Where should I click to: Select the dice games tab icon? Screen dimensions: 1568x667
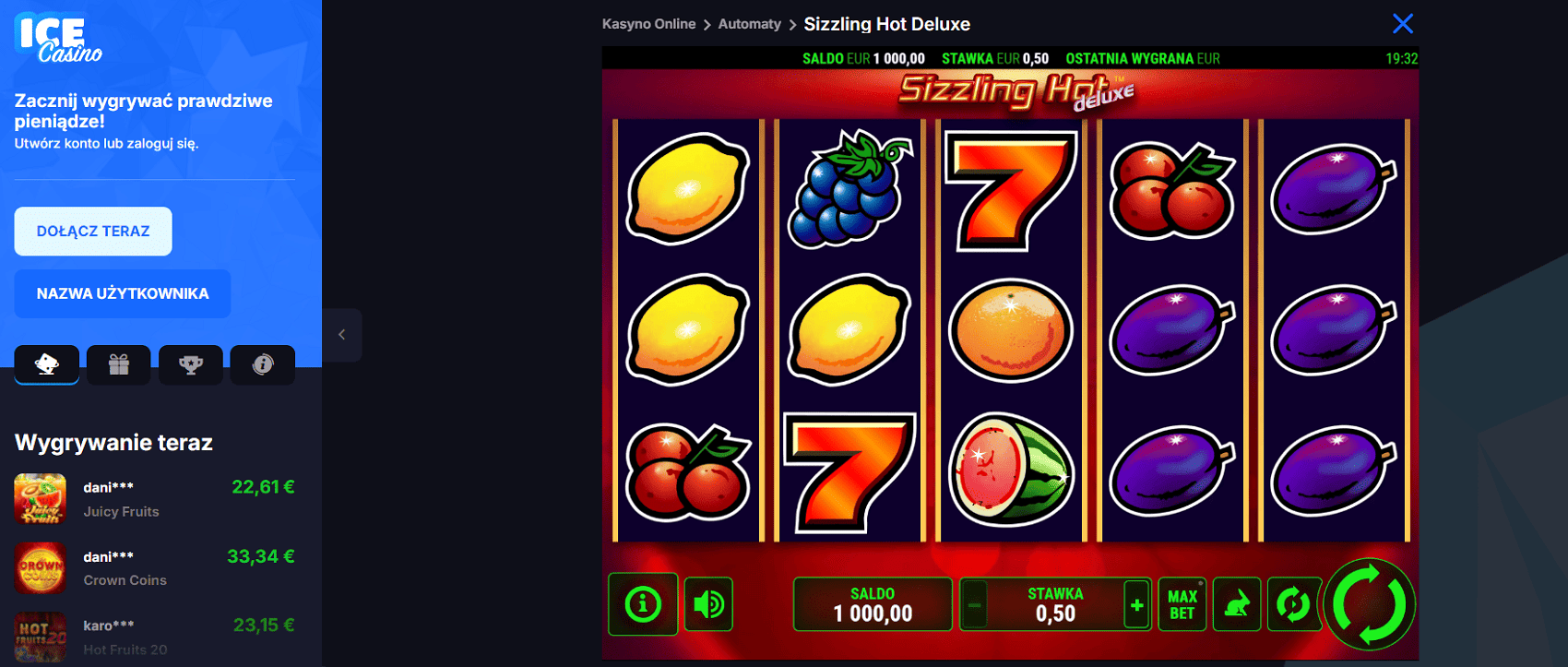pyautogui.click(x=46, y=364)
